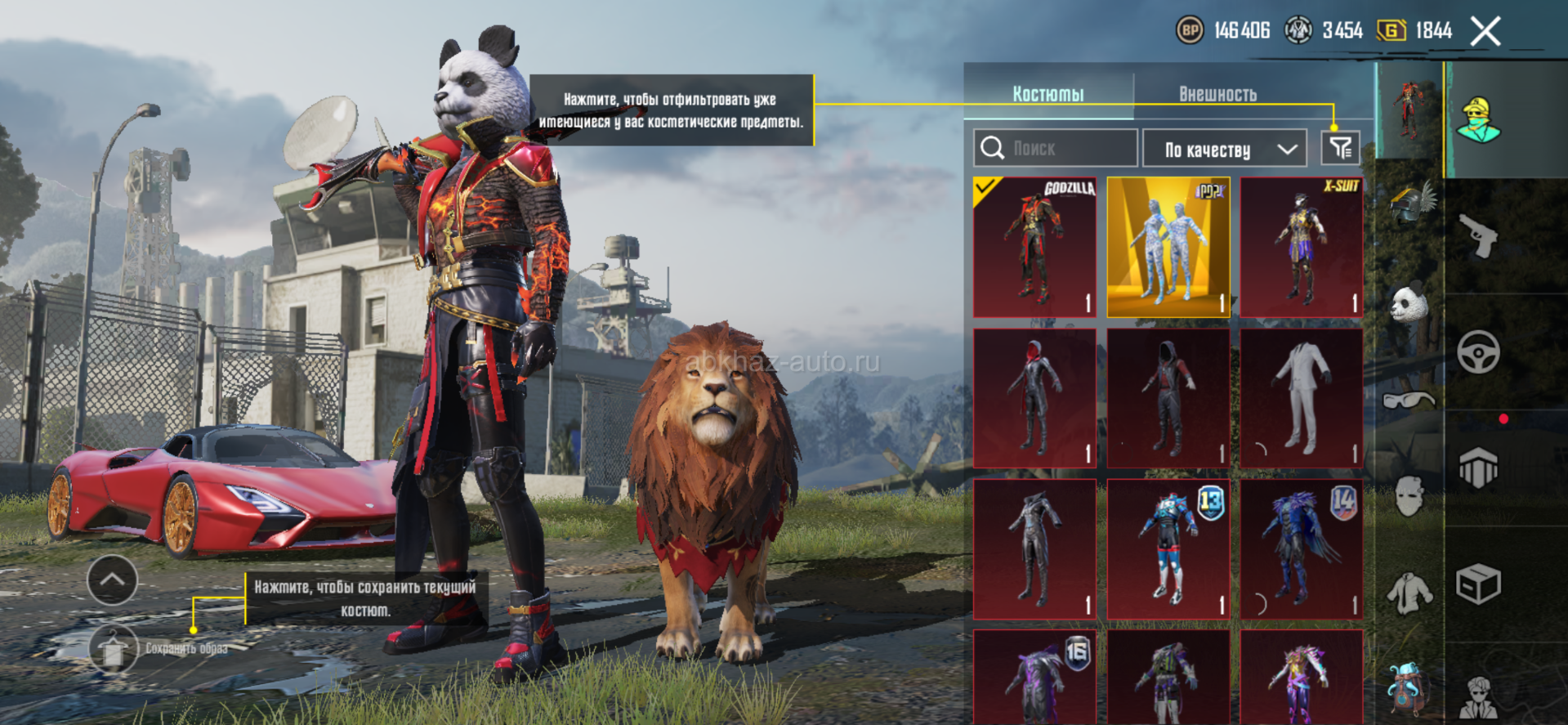1568x725 pixels.
Task: Switch to the Внешность tab
Action: [x=1217, y=94]
